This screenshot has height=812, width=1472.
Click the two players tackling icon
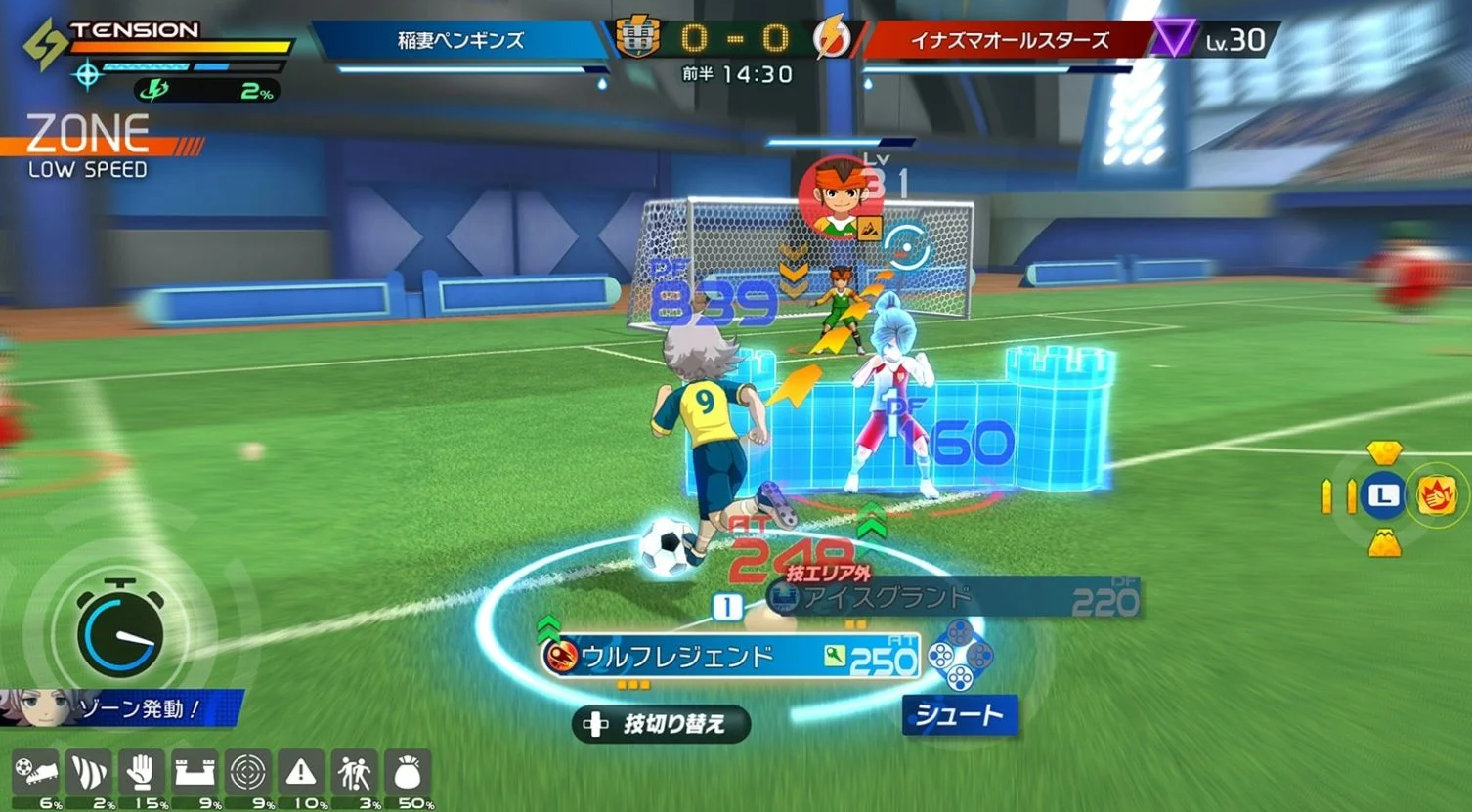click(x=354, y=773)
